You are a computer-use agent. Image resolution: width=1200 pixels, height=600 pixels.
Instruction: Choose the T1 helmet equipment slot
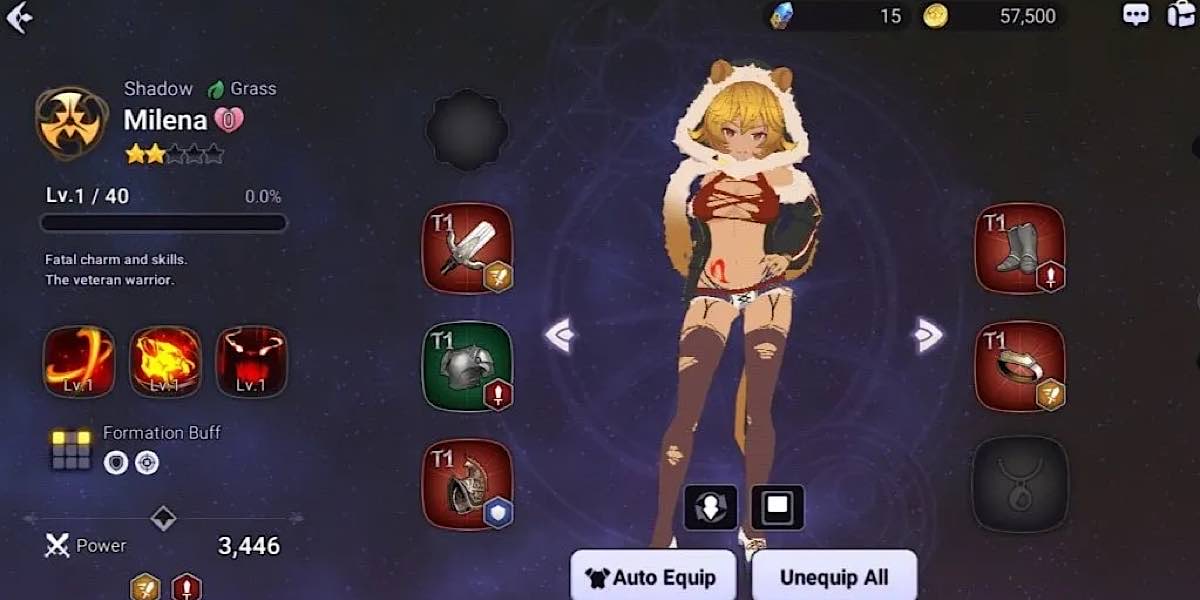pos(467,484)
